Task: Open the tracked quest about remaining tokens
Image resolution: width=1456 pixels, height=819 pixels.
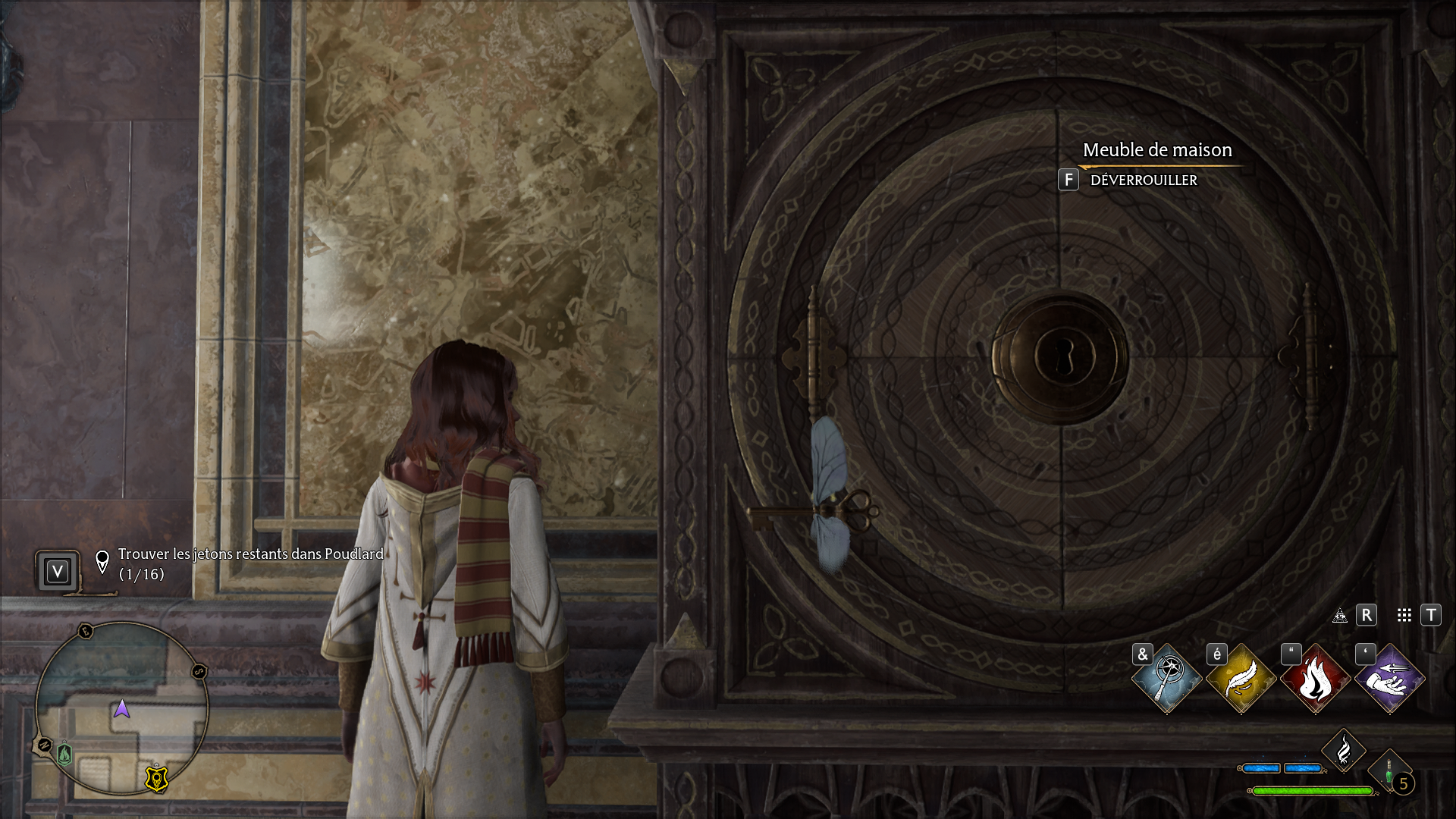Action: (250, 563)
